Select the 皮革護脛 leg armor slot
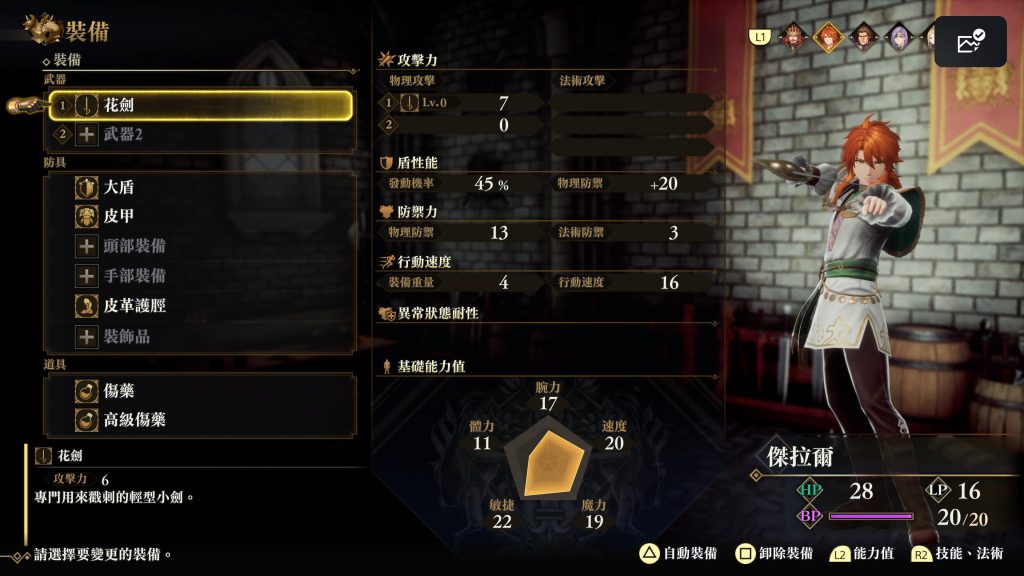1024x576 pixels. [200, 306]
